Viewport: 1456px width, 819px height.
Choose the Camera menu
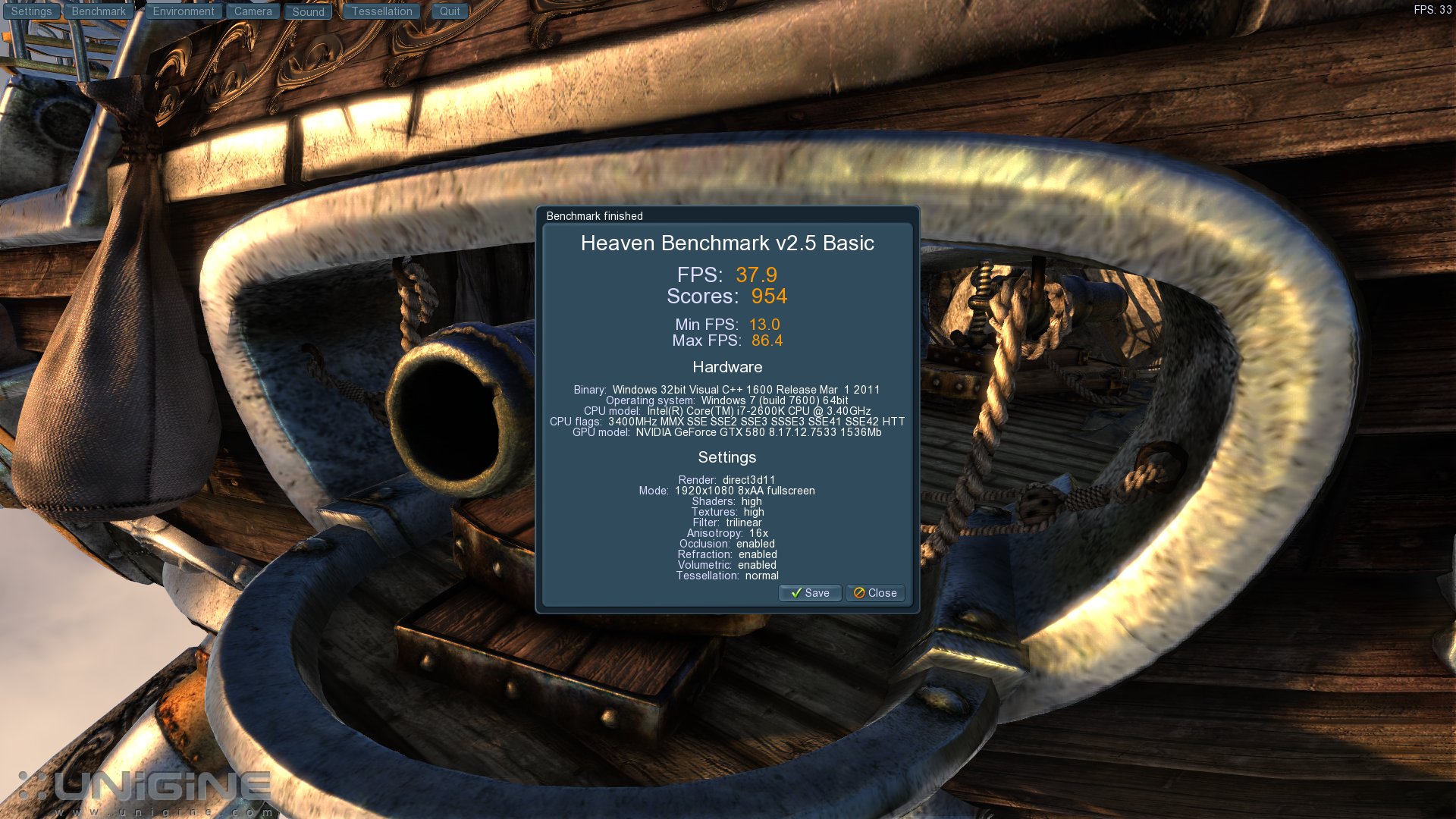coord(253,11)
